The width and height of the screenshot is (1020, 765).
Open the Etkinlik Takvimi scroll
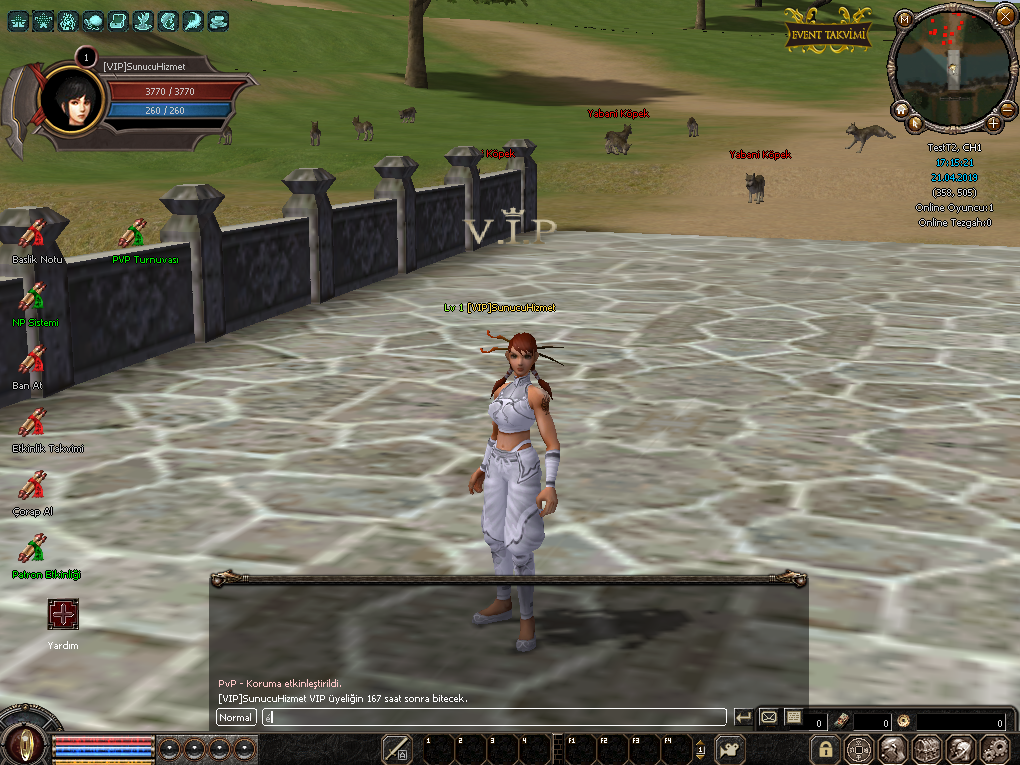33,422
